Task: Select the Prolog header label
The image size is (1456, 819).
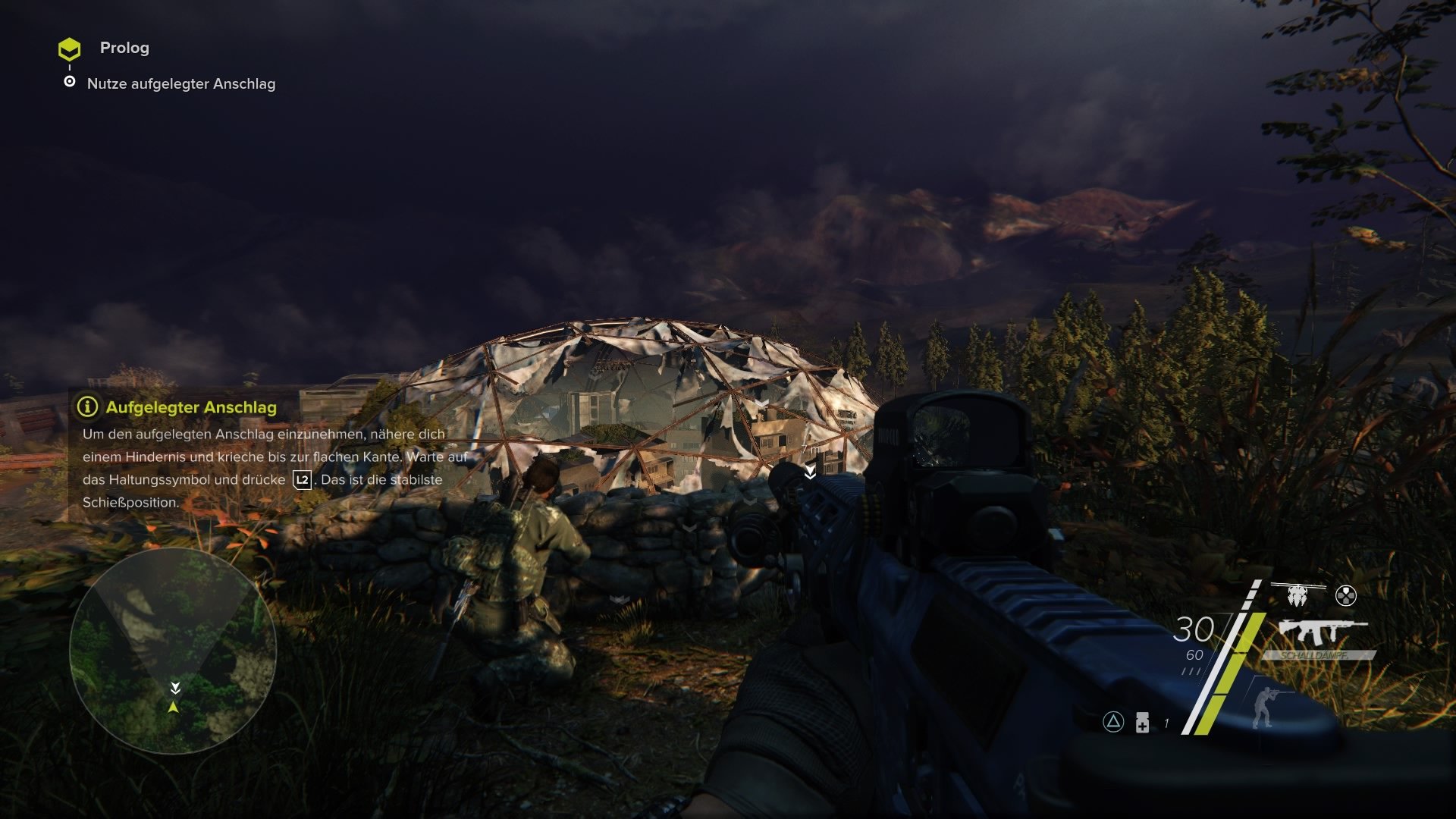Action: pyautogui.click(x=124, y=49)
